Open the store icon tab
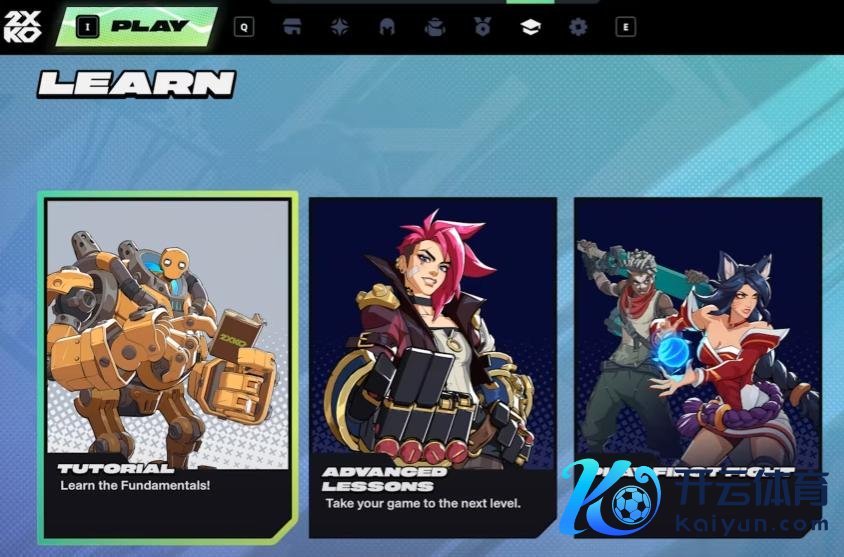 click(x=292, y=27)
